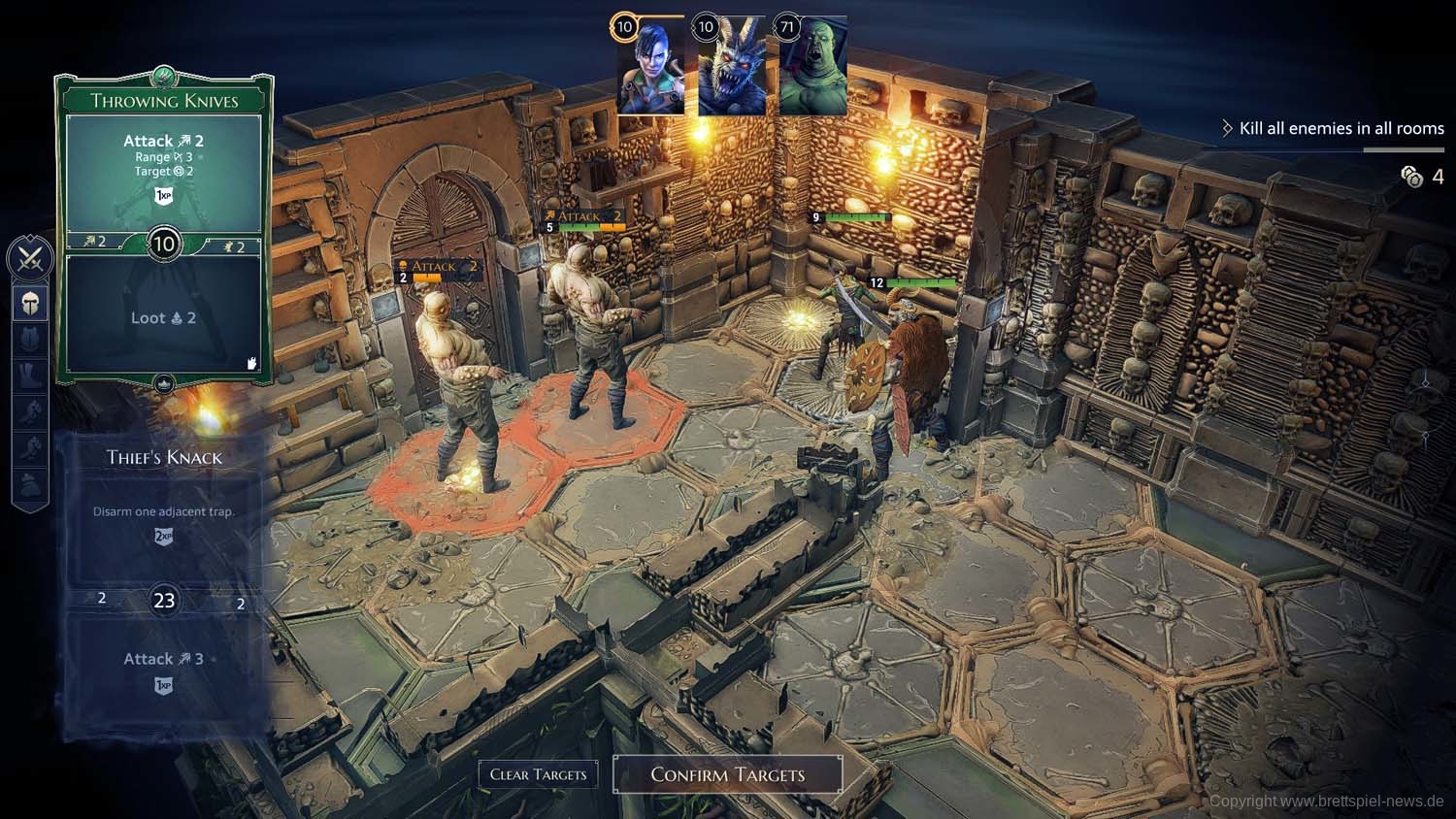Choose the Loot 2 bottom action

163,318
